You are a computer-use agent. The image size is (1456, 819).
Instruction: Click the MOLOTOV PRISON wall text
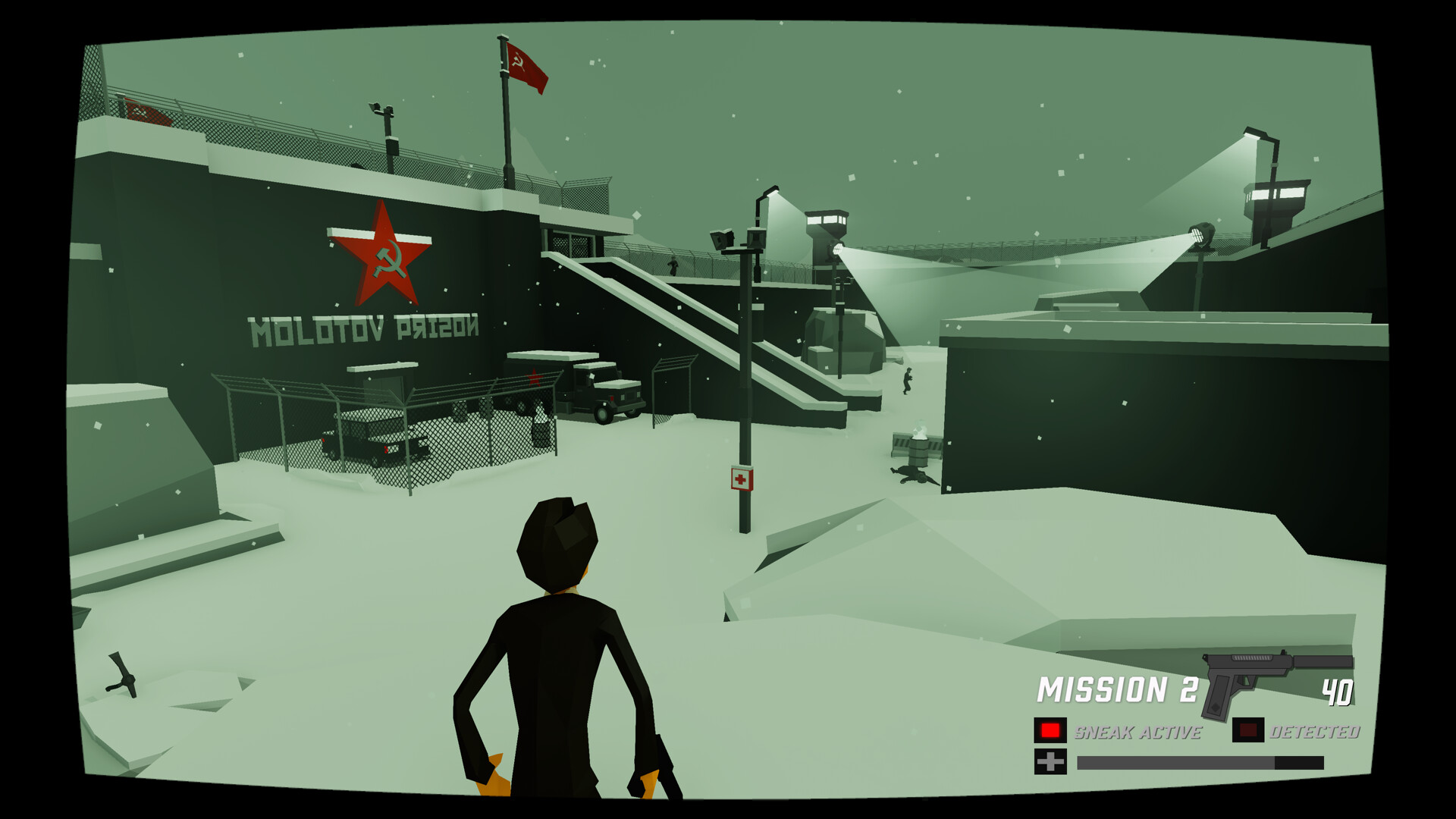tap(364, 328)
